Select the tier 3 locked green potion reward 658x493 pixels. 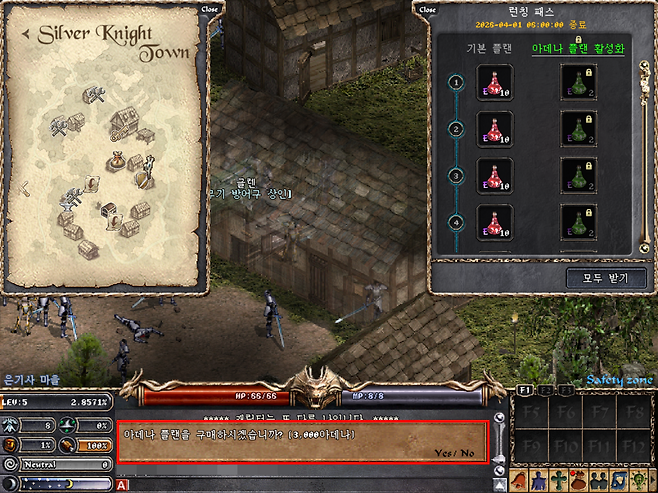(x=578, y=174)
